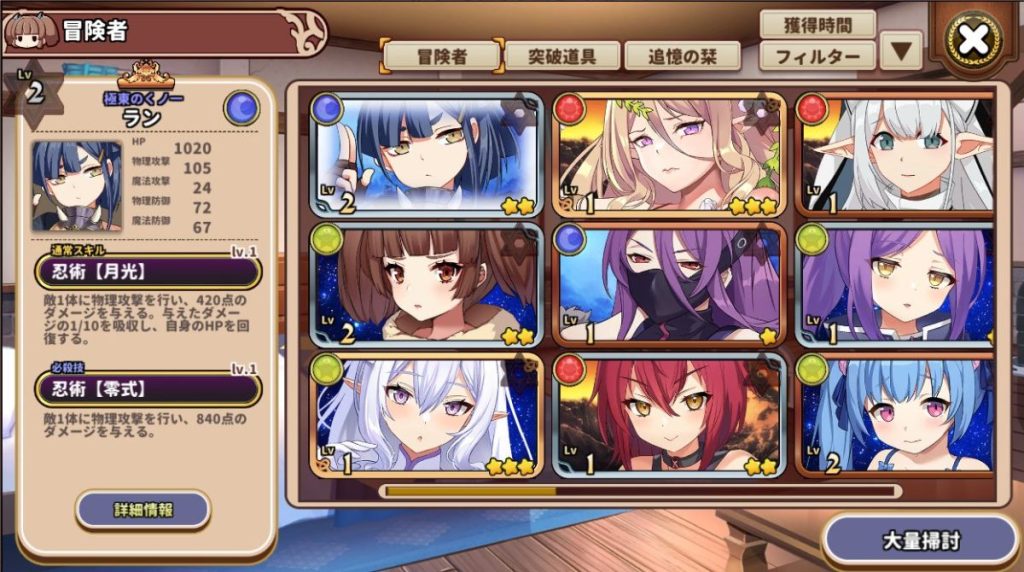Select the light-blue-haired girl with pink eyes

[898, 415]
